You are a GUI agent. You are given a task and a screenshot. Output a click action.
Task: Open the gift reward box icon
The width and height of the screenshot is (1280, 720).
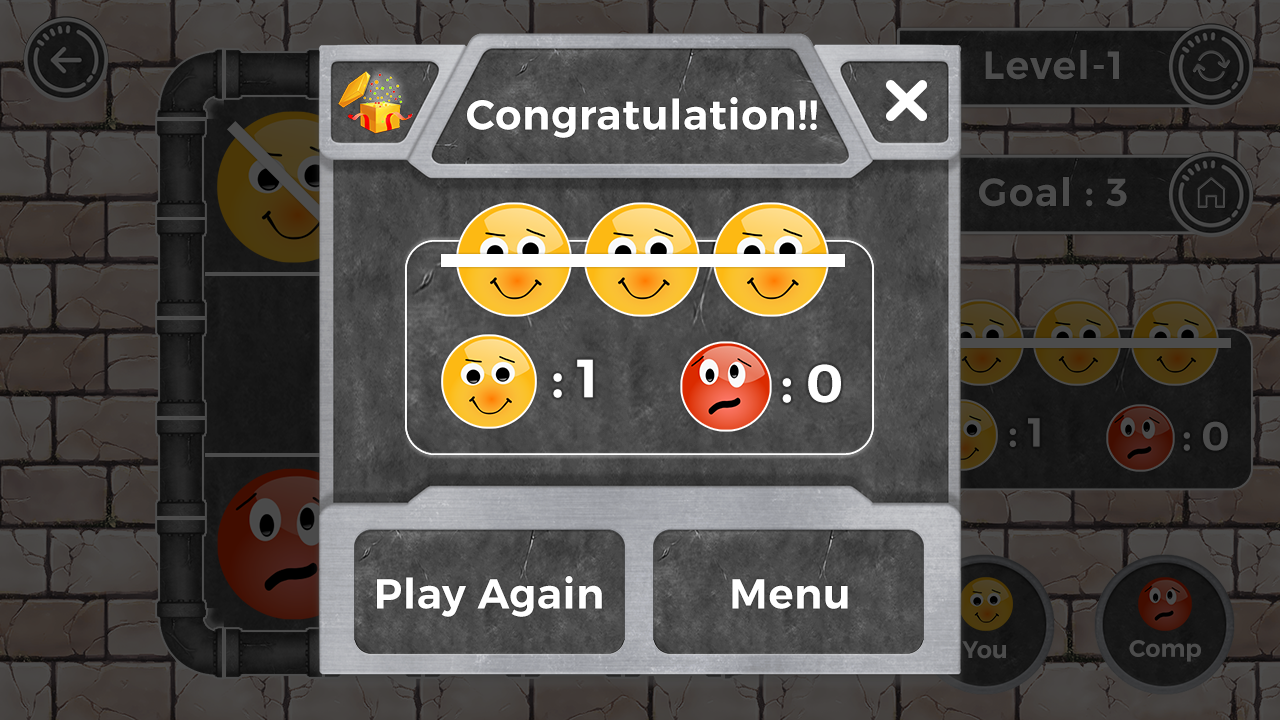click(x=378, y=103)
